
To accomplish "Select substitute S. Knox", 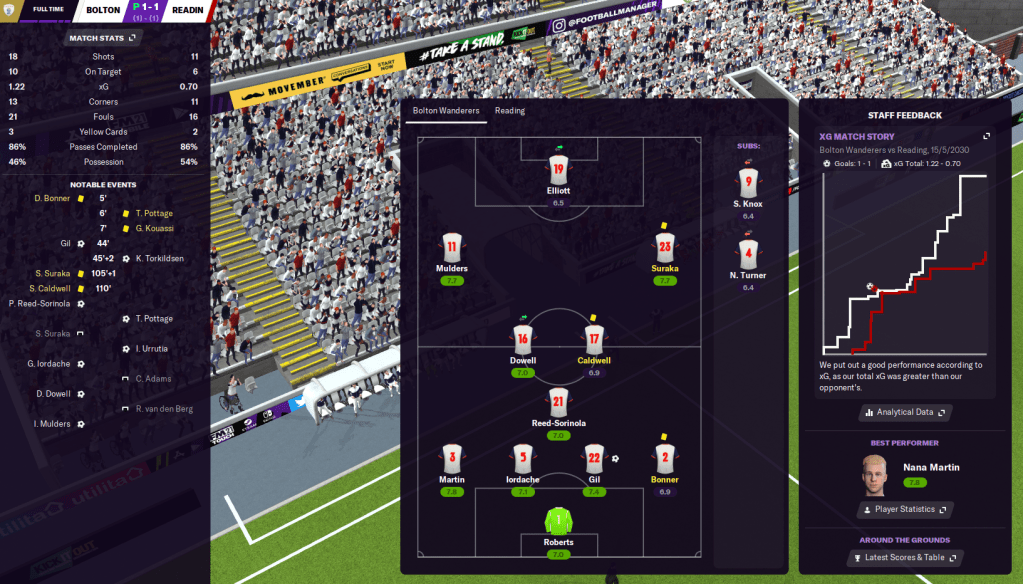I will 748,185.
